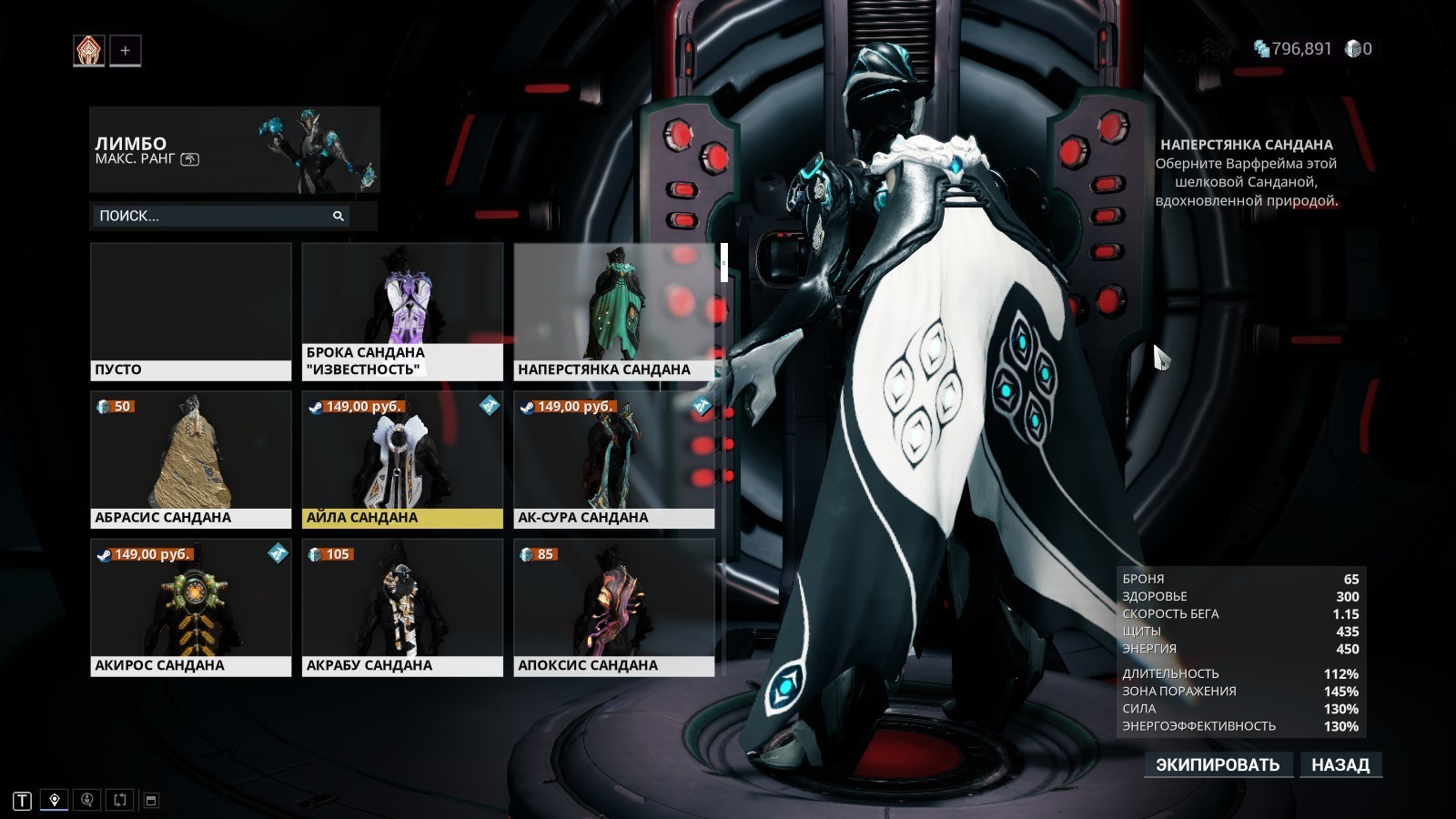Preview the Акрабу Сандана for 105 platinum
1456x819 pixels.
(x=402, y=607)
